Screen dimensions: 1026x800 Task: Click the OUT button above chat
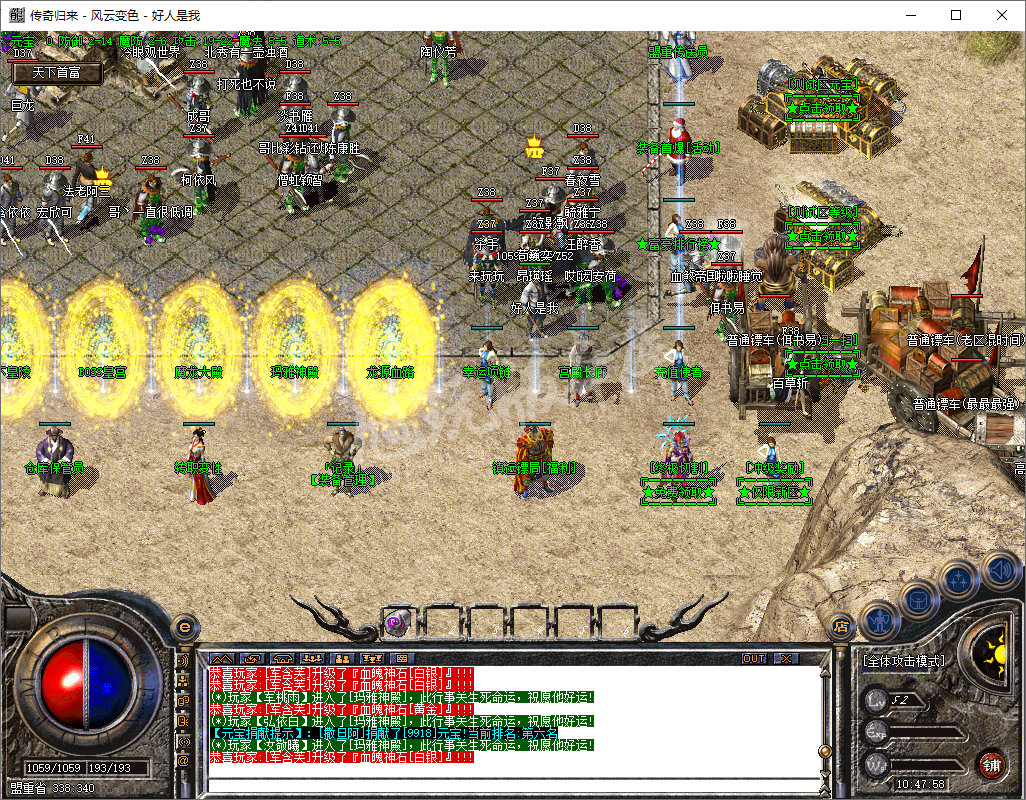tap(754, 659)
